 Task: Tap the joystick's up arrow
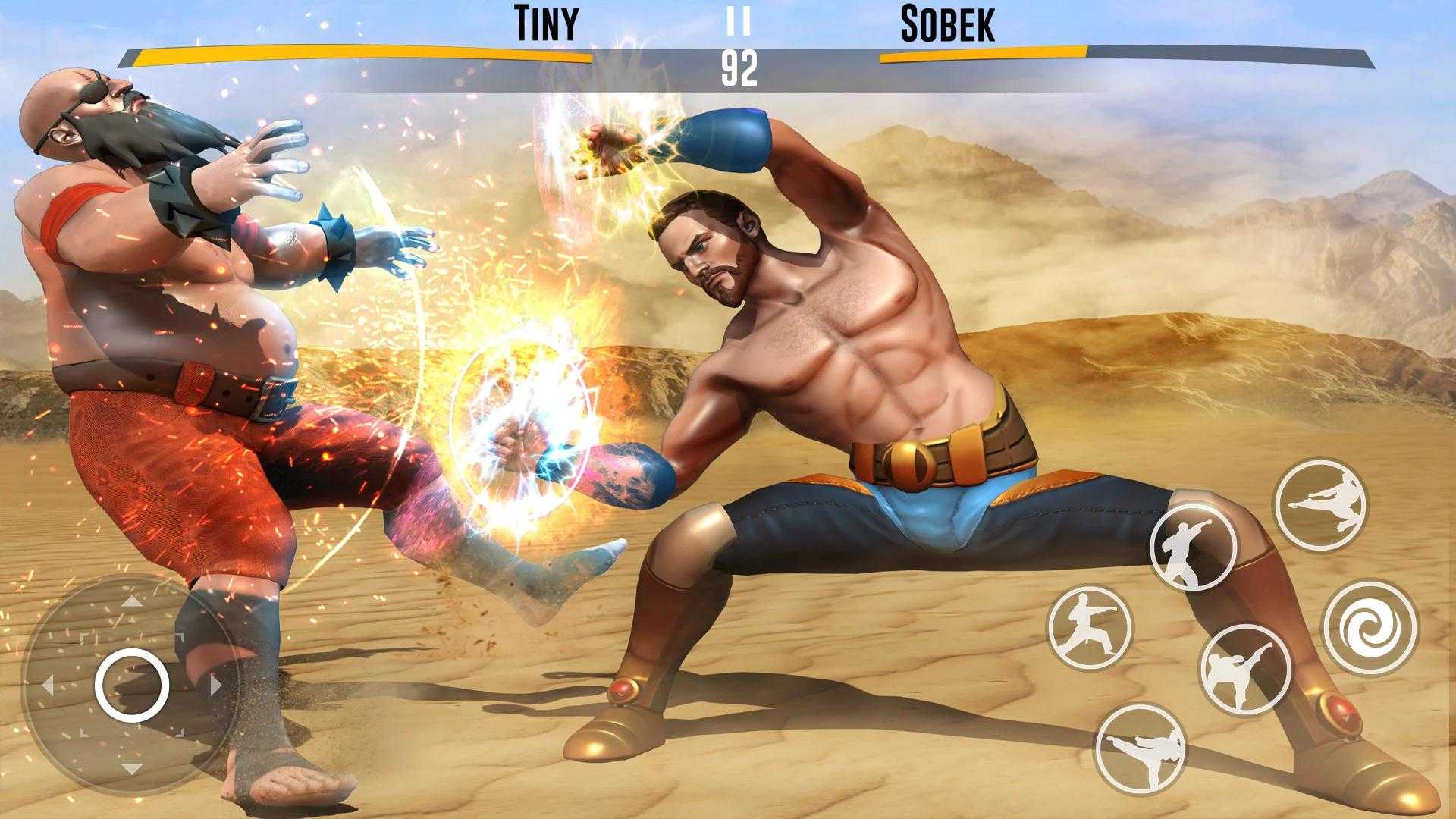(x=132, y=603)
